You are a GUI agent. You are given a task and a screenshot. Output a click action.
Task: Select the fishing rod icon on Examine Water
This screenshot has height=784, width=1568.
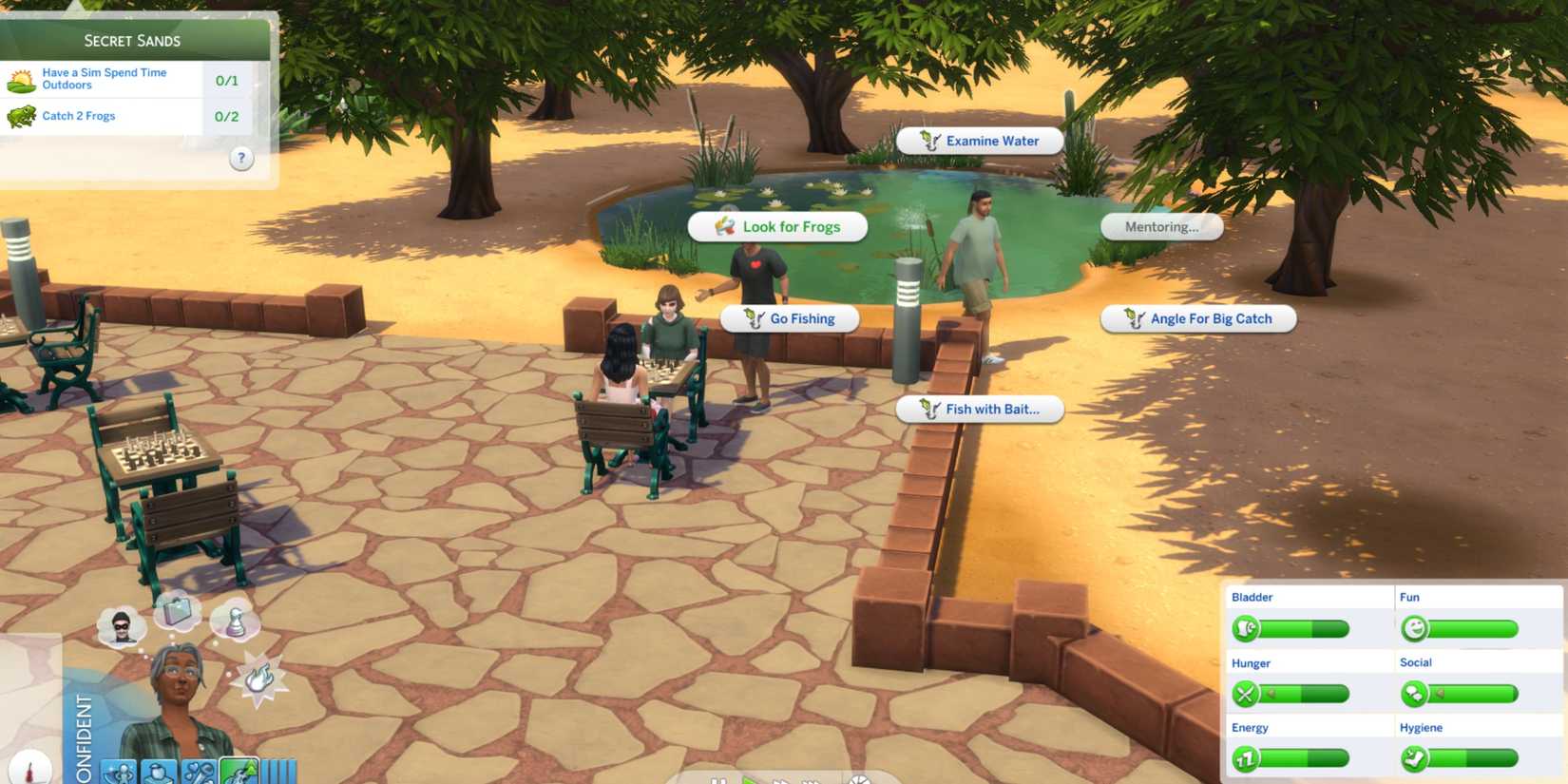coord(929,141)
